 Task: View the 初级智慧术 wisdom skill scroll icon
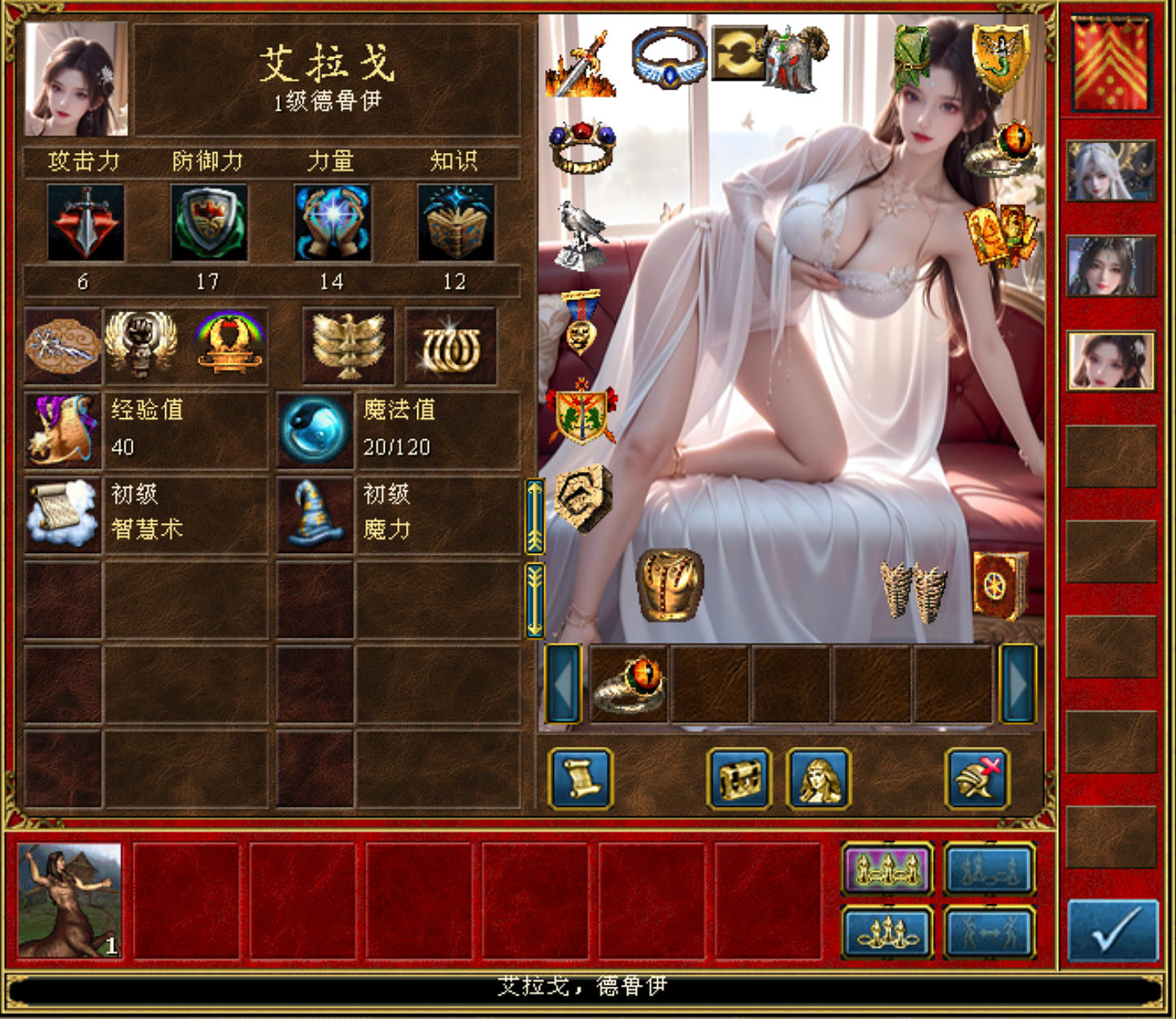tap(63, 512)
